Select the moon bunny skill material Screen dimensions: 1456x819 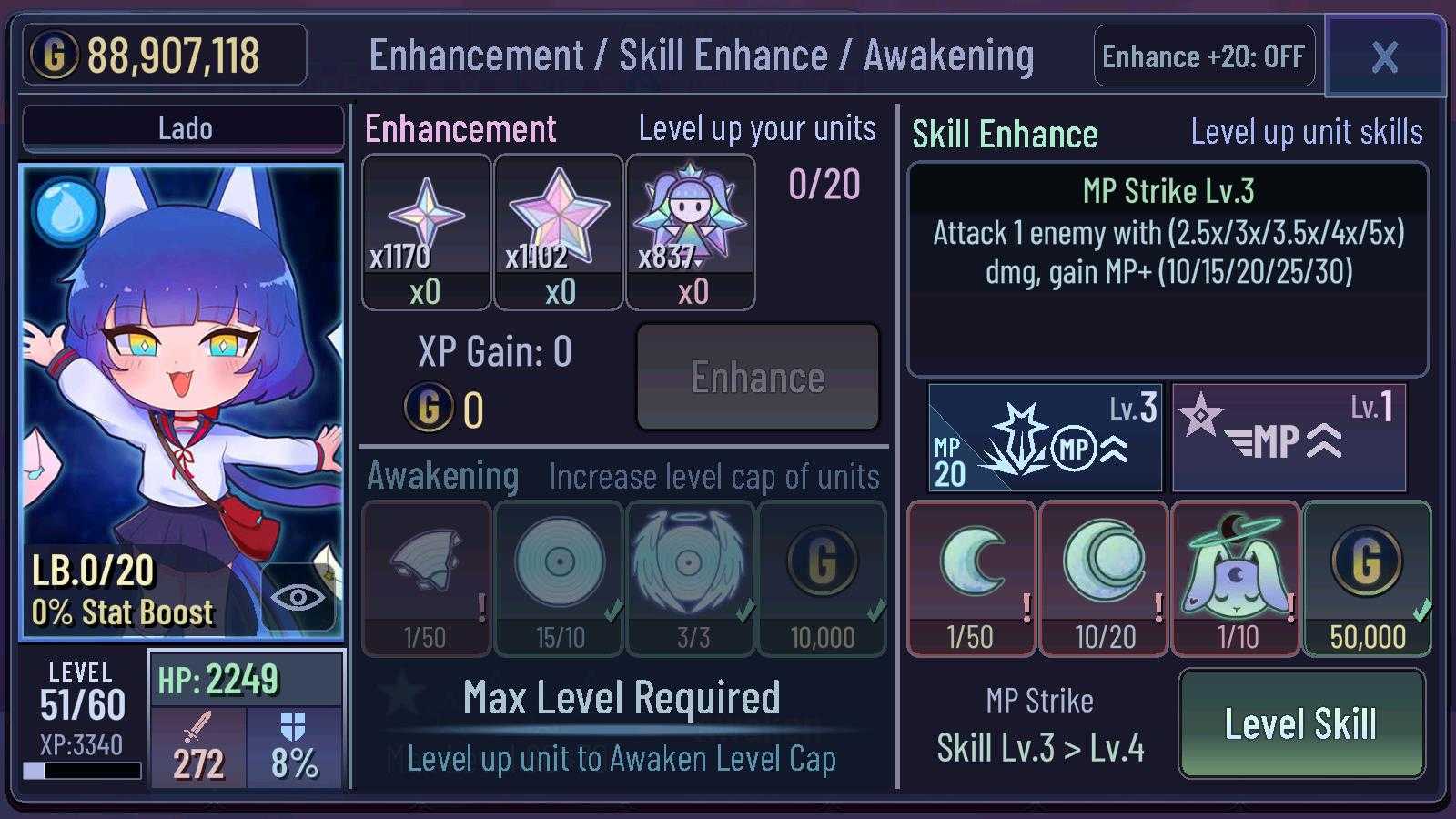[1236, 577]
